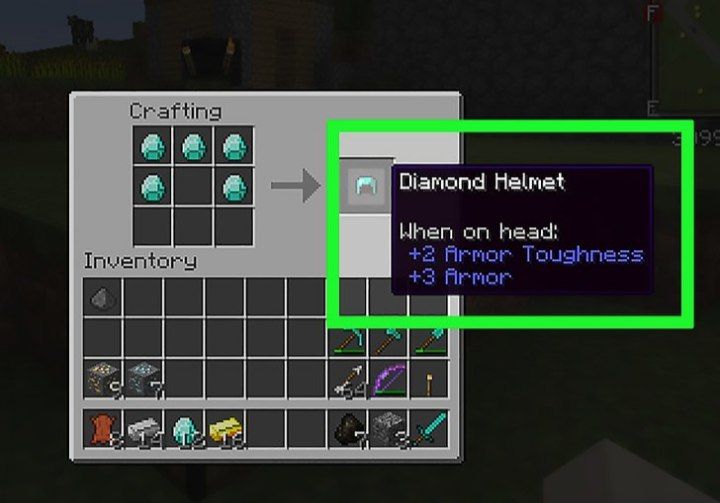
Task: Take the crafted Diamond Helmet from the output slot
Action: [360, 185]
